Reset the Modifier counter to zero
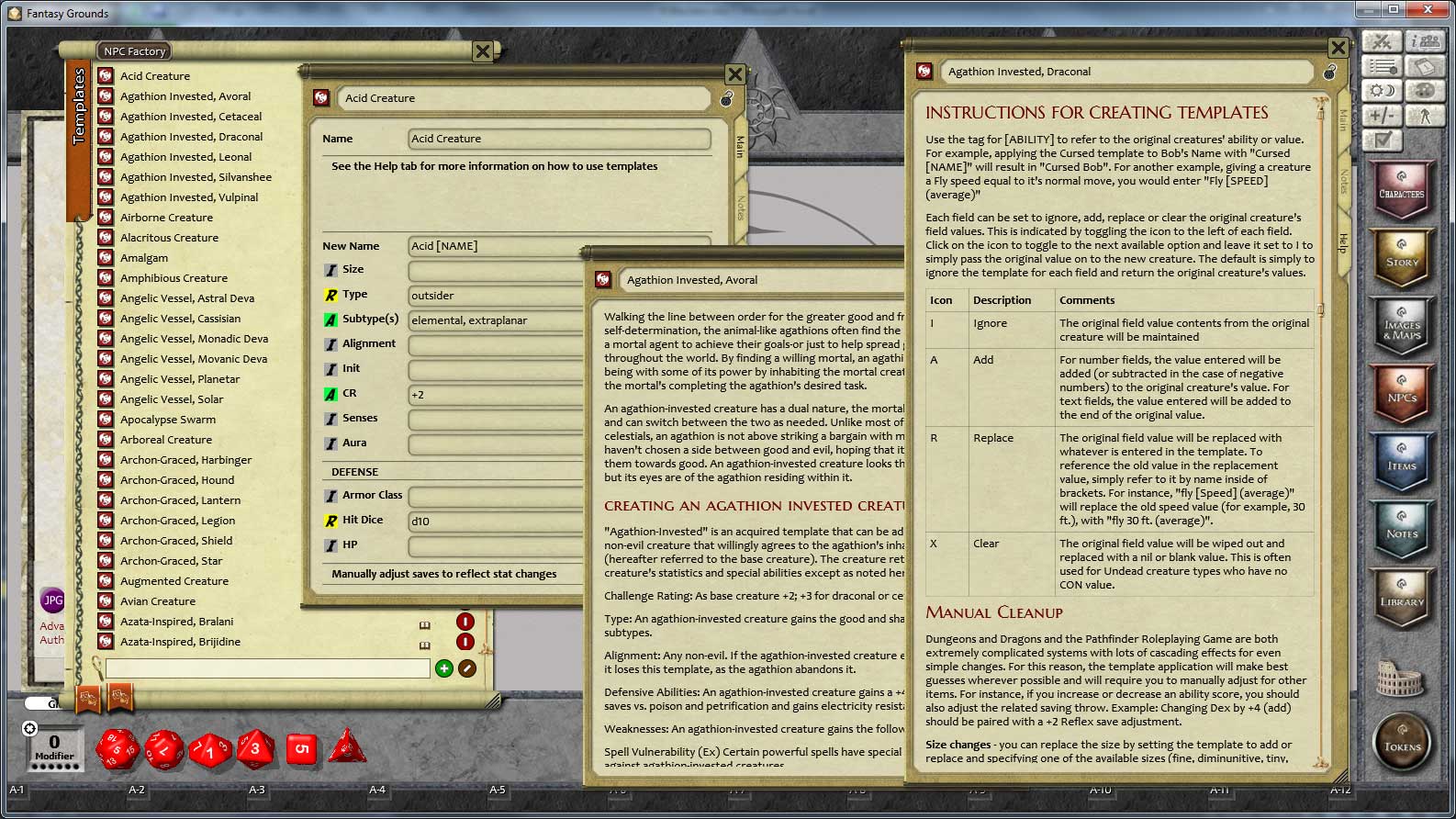The image size is (1456, 819). [31, 728]
